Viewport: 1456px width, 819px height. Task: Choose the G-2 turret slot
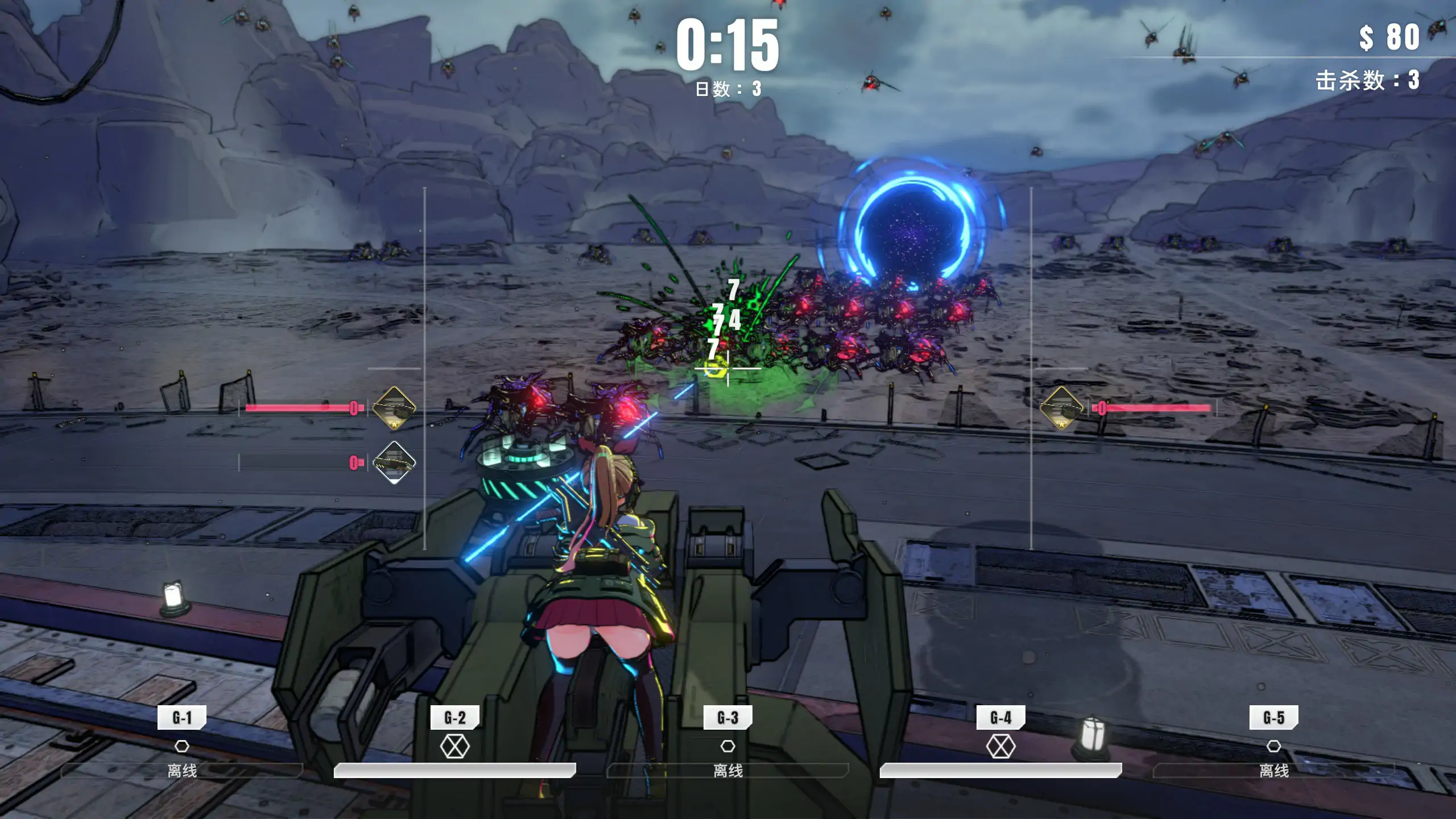454,718
